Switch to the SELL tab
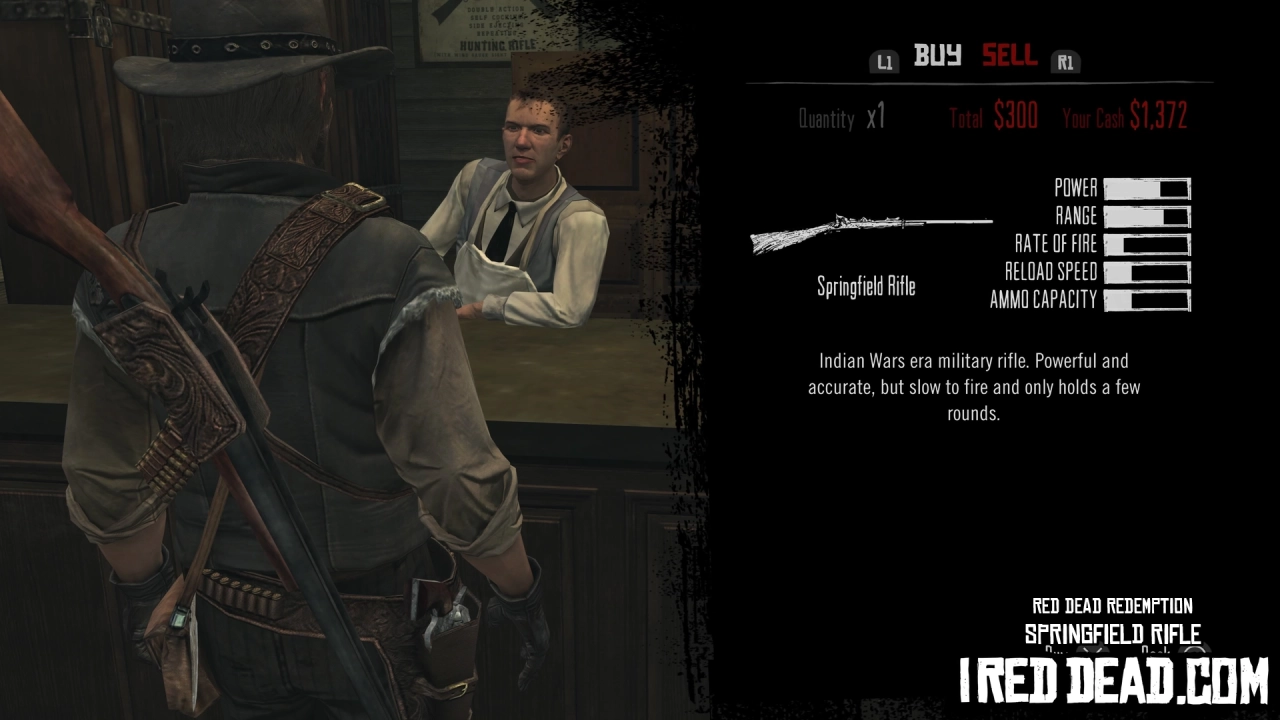The width and height of the screenshot is (1280, 720). pos(1009,57)
